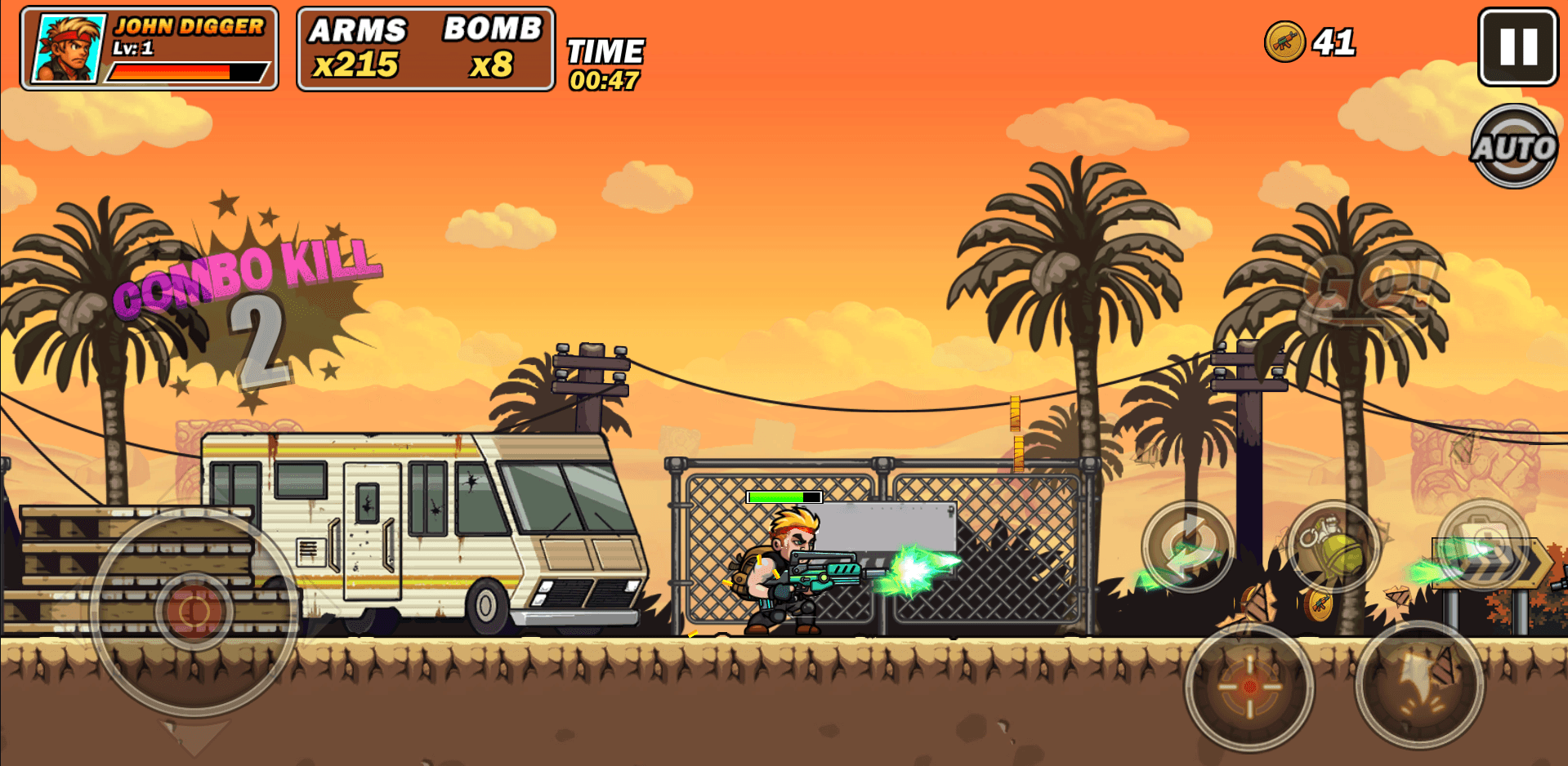Select the ARMS tab in the ammo panel

pos(360,31)
